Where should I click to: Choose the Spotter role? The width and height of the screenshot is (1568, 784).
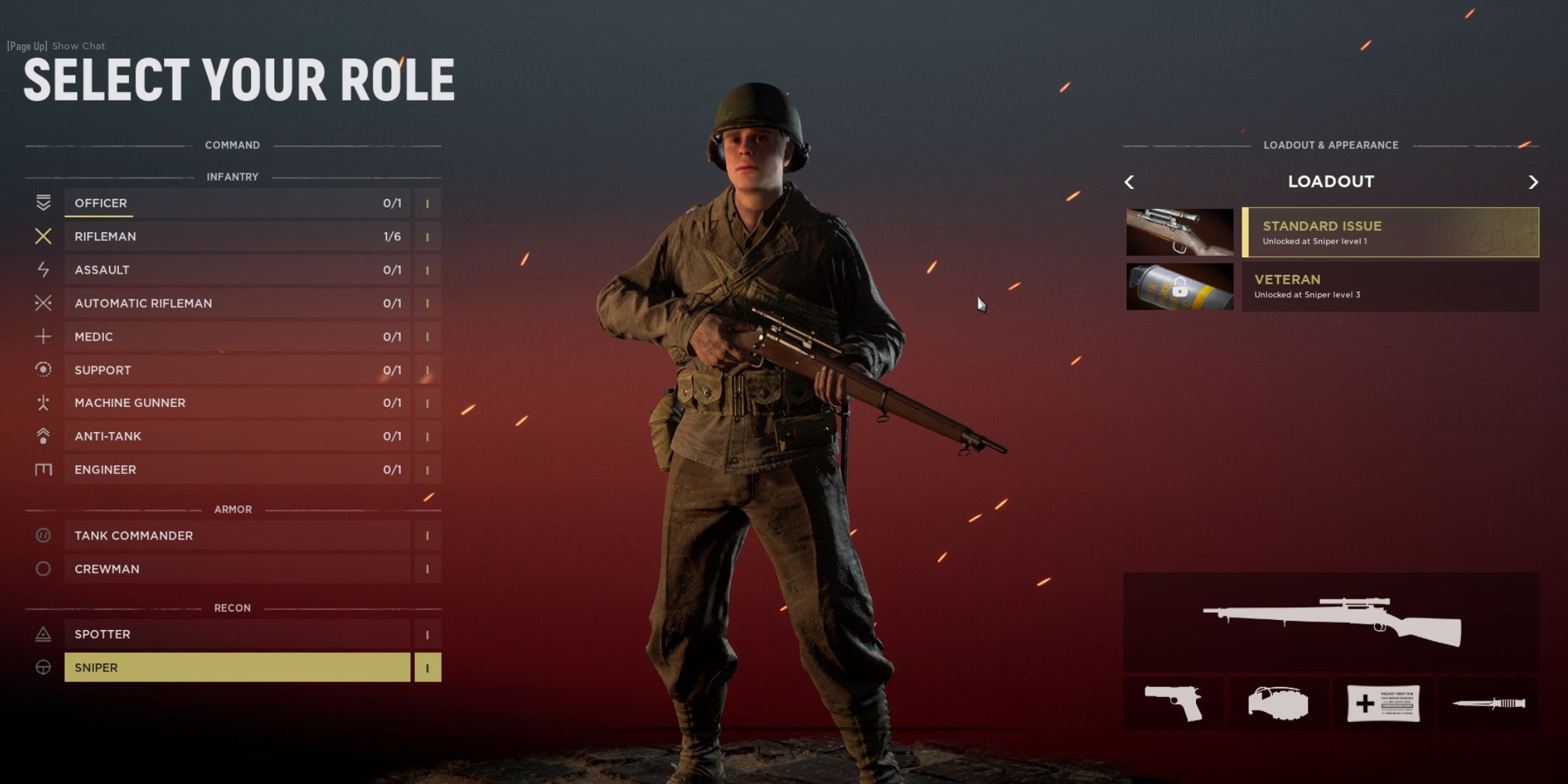[x=235, y=634]
